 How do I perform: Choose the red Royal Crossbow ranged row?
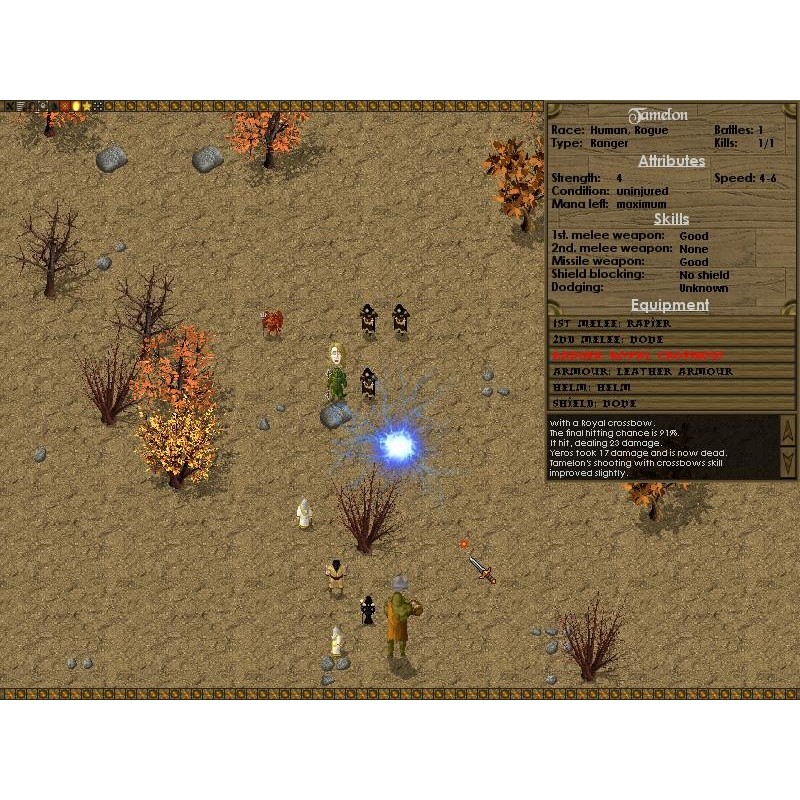pos(671,356)
